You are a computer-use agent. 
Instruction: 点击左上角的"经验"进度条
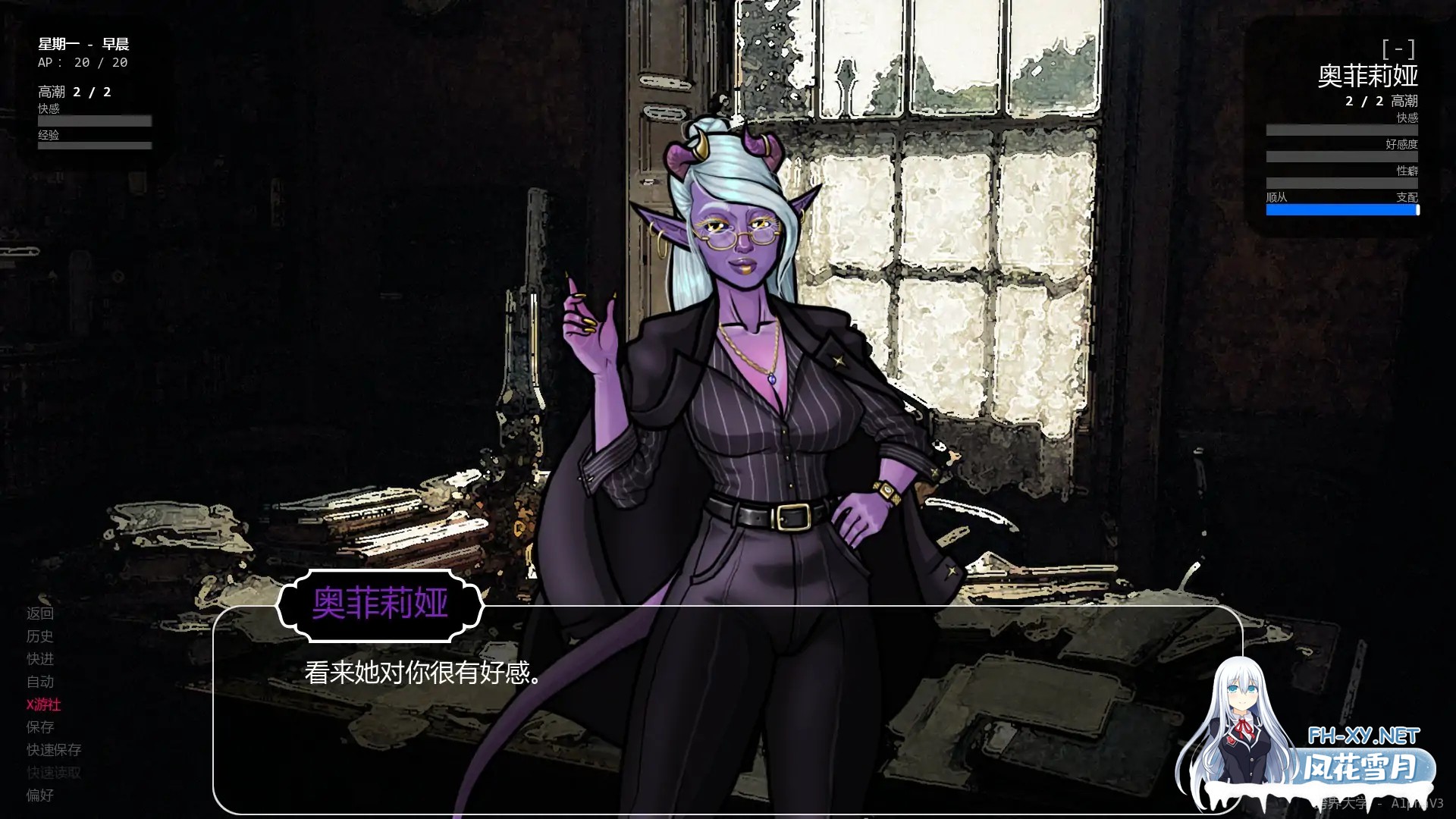pyautogui.click(x=94, y=144)
